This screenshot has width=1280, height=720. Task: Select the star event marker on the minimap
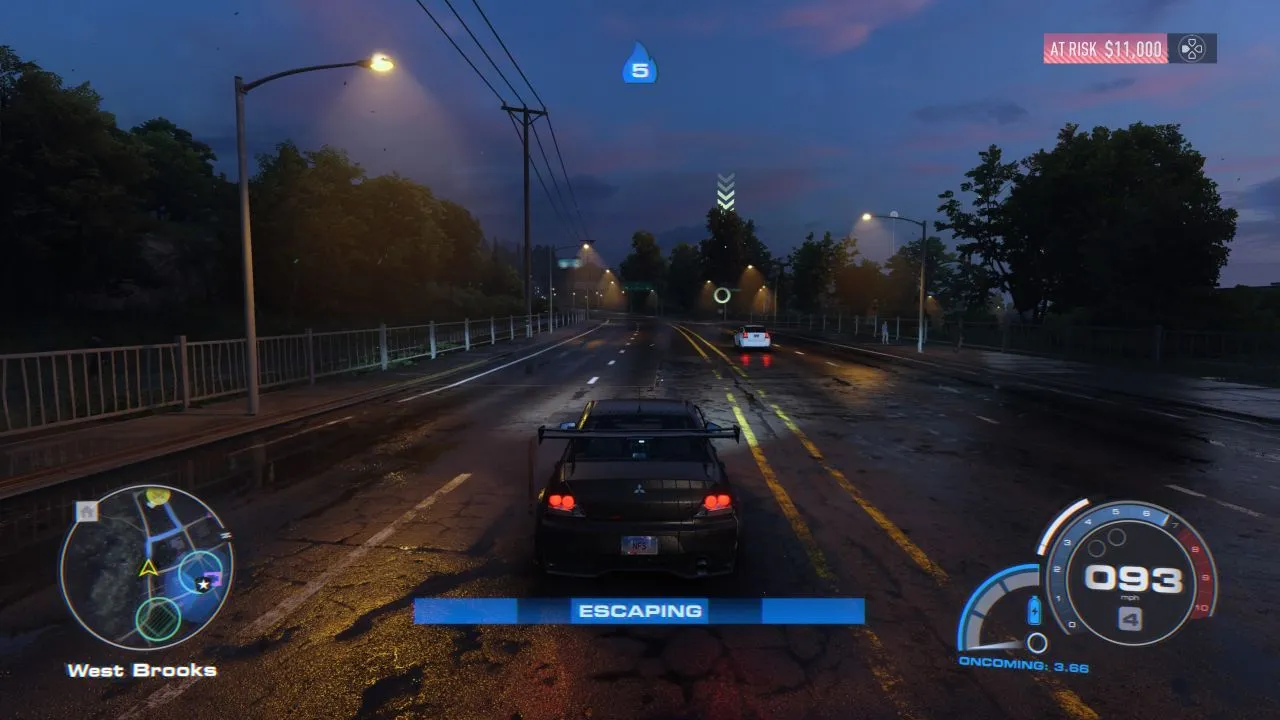click(202, 584)
